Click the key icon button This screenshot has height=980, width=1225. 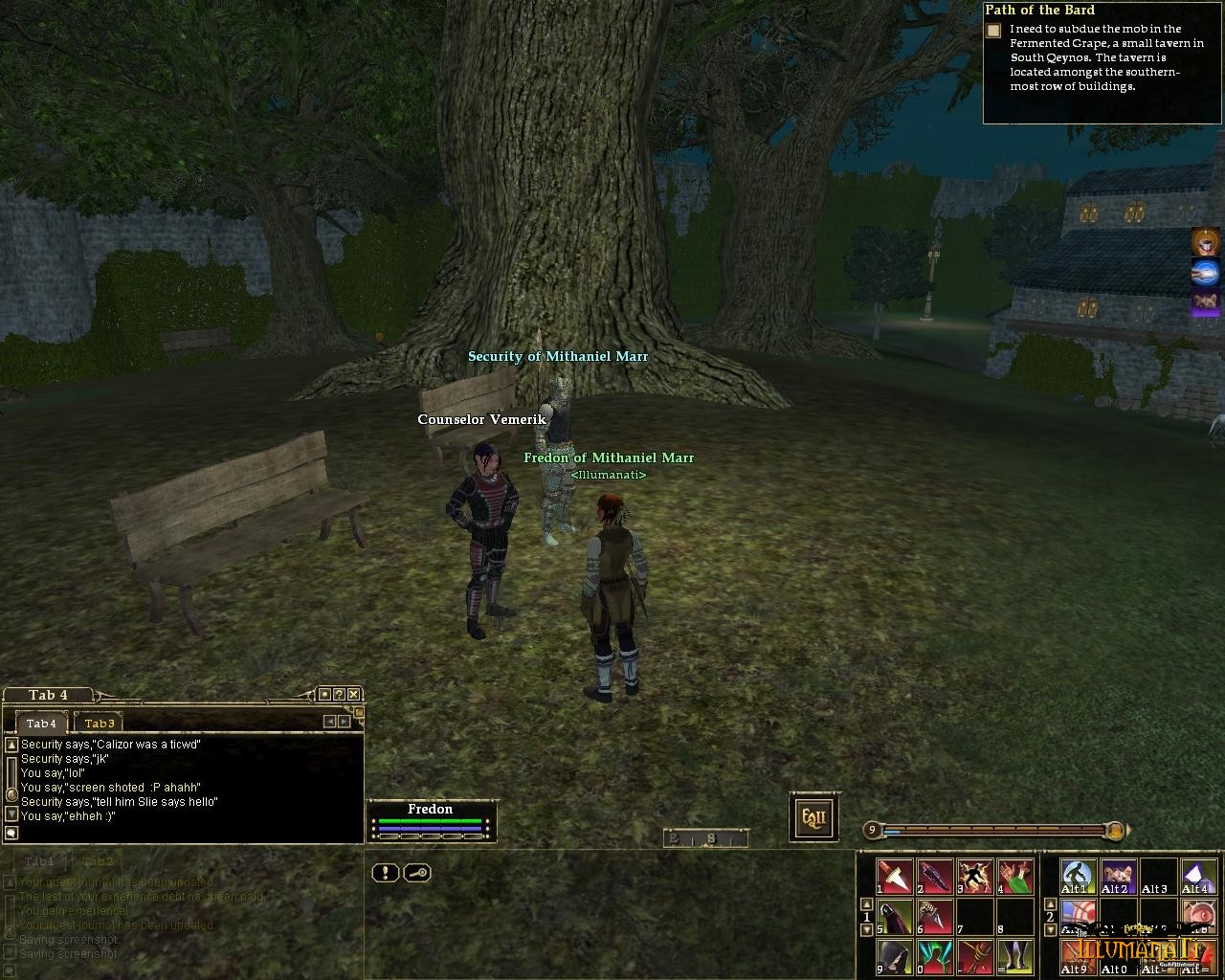417,873
